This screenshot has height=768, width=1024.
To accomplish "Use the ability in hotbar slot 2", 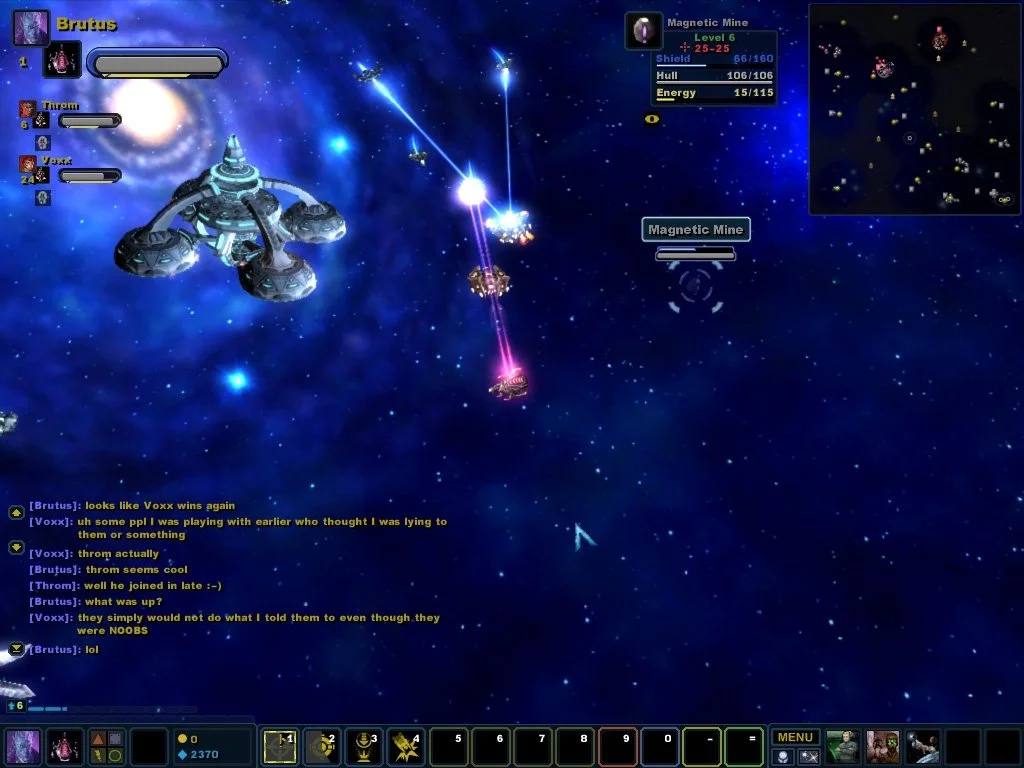I will click(x=321, y=746).
